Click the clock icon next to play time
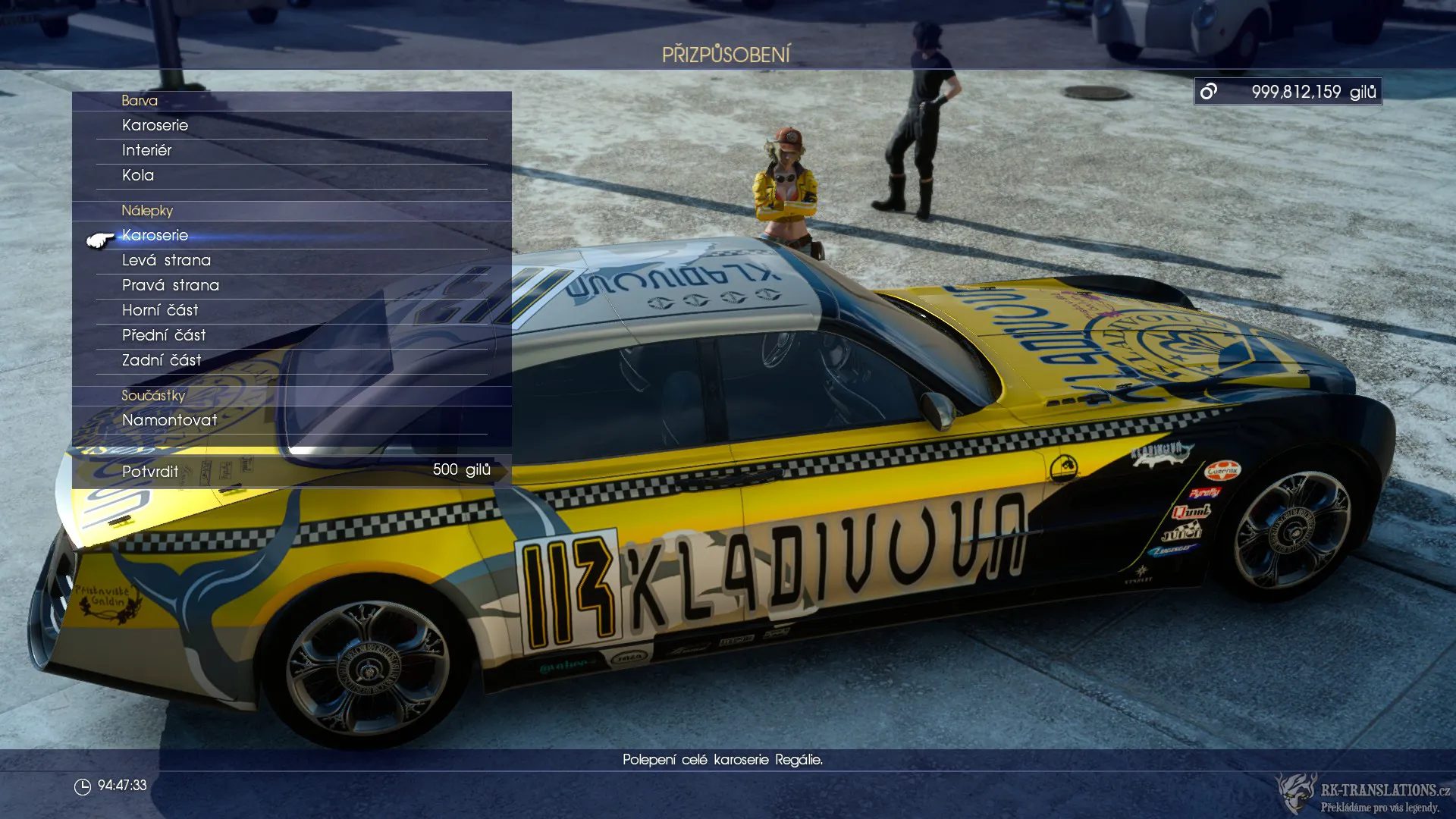This screenshot has height=819, width=1456. (x=83, y=786)
